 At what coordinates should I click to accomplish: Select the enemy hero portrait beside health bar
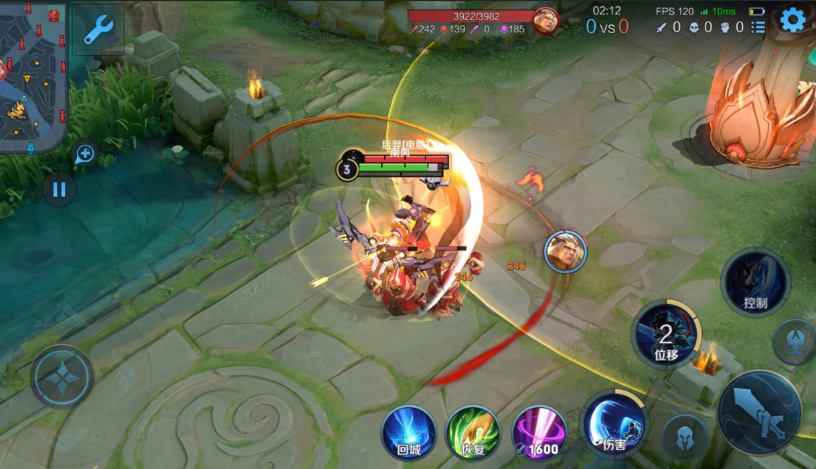pos(546,20)
